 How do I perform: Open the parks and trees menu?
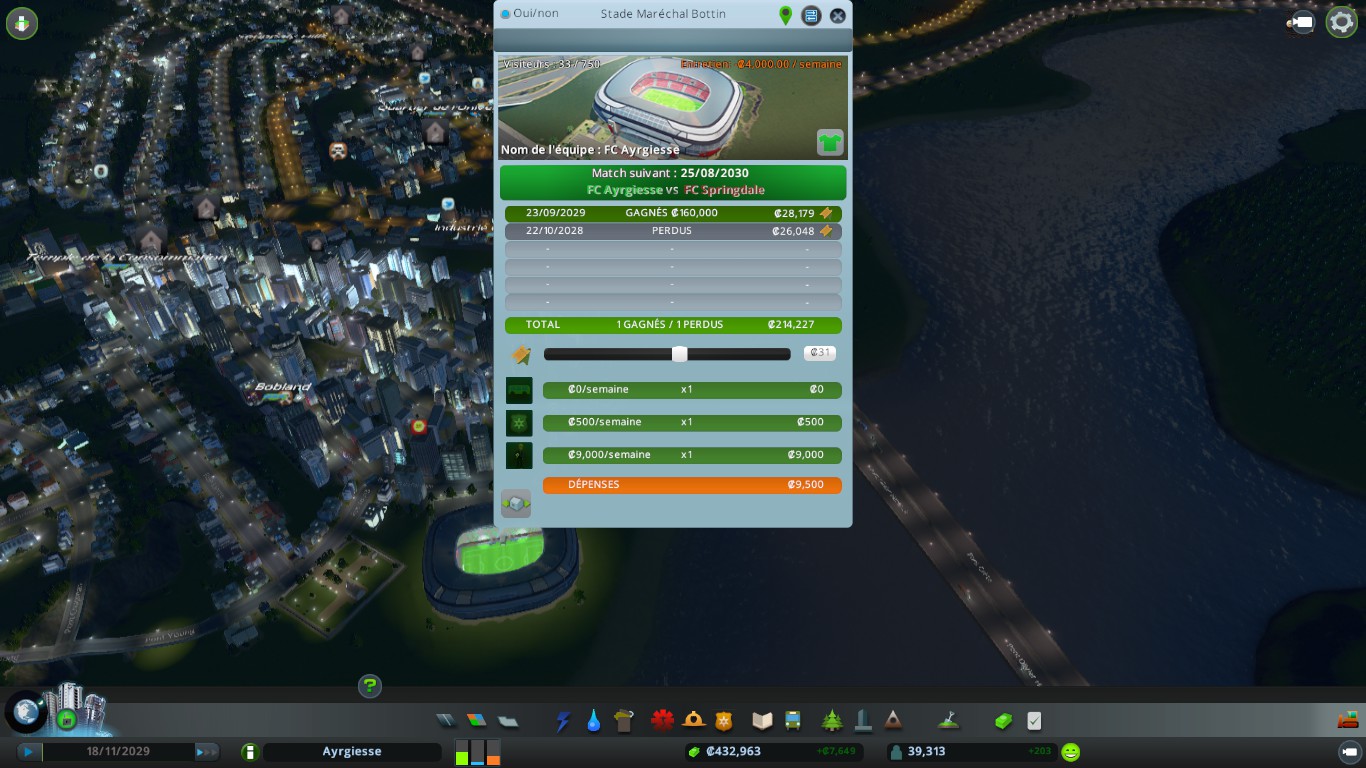click(832, 721)
